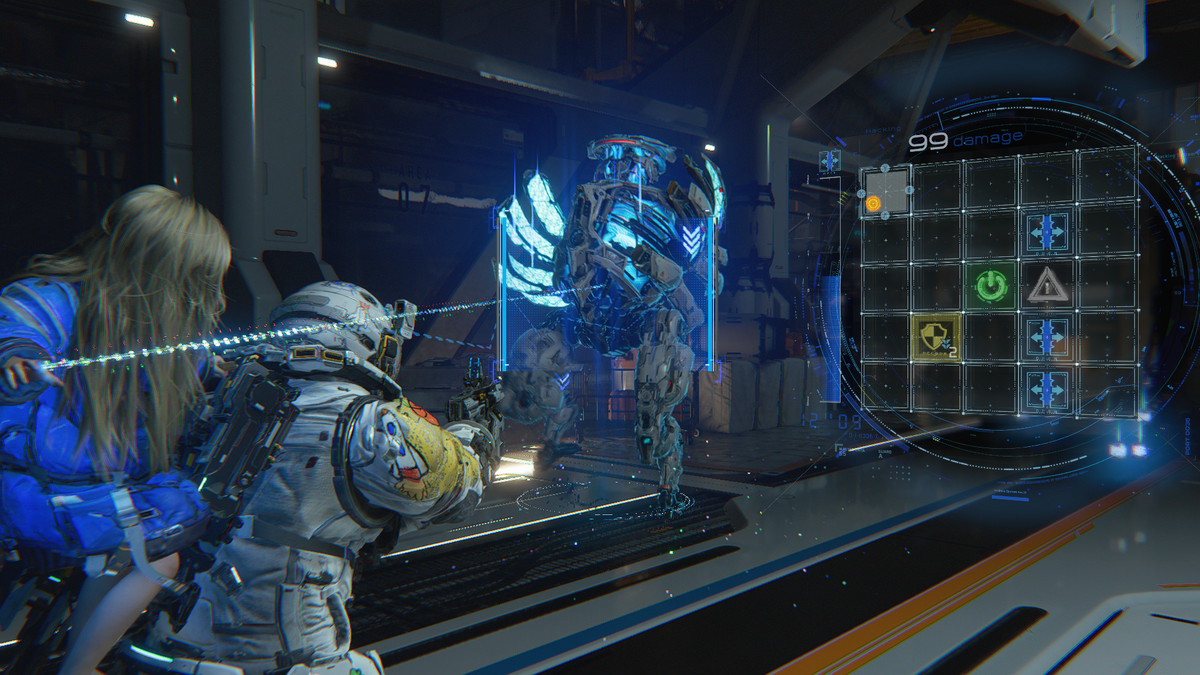Select the green power node tile

990,285
